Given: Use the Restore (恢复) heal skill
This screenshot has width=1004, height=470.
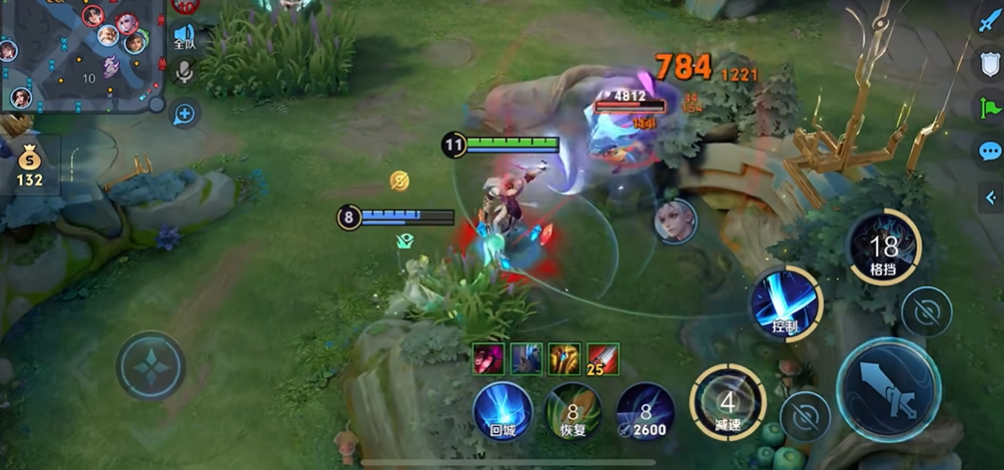Looking at the screenshot, I should (574, 411).
